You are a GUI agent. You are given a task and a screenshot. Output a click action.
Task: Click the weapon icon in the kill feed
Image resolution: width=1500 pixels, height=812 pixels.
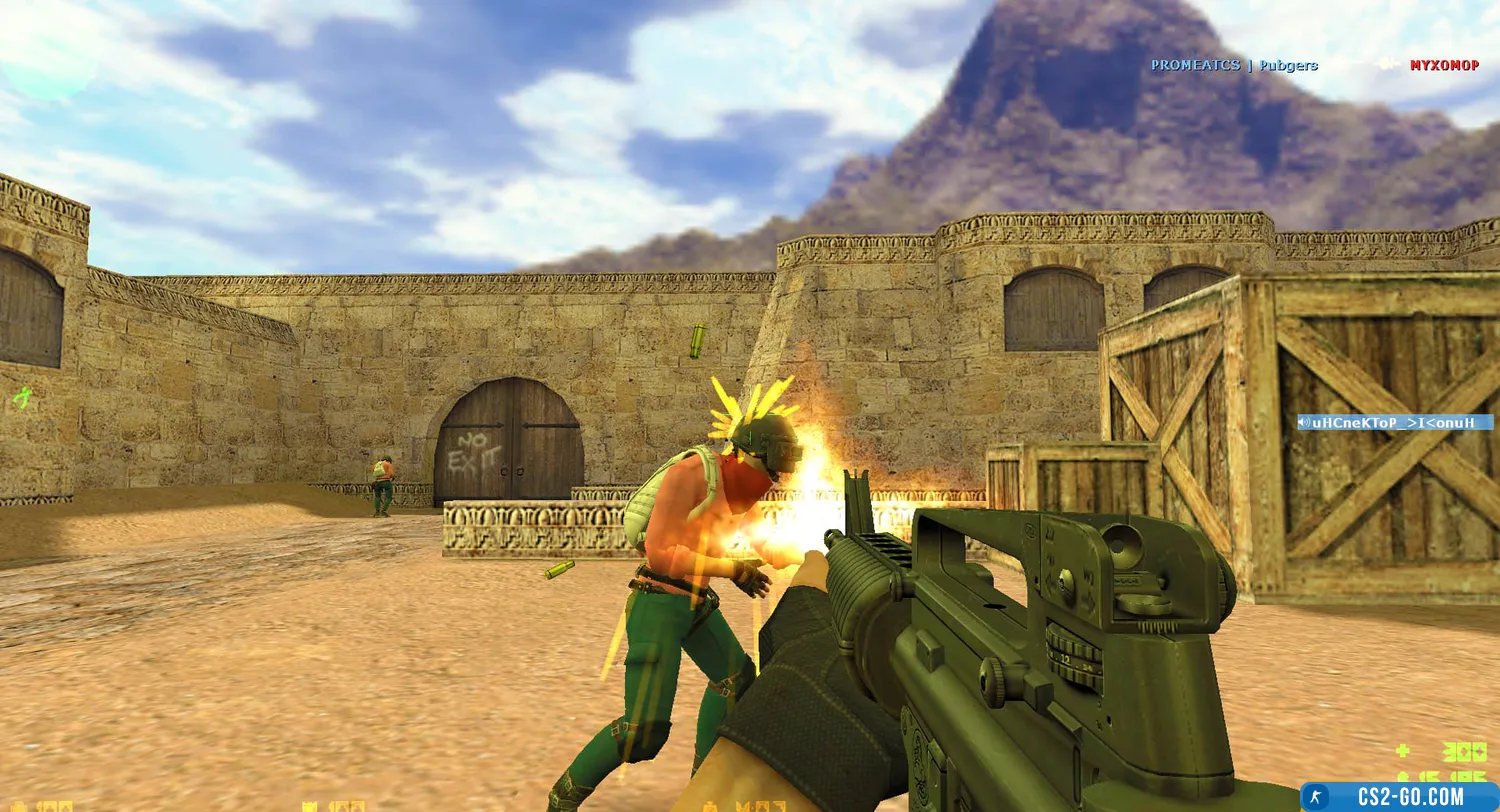point(1386,64)
